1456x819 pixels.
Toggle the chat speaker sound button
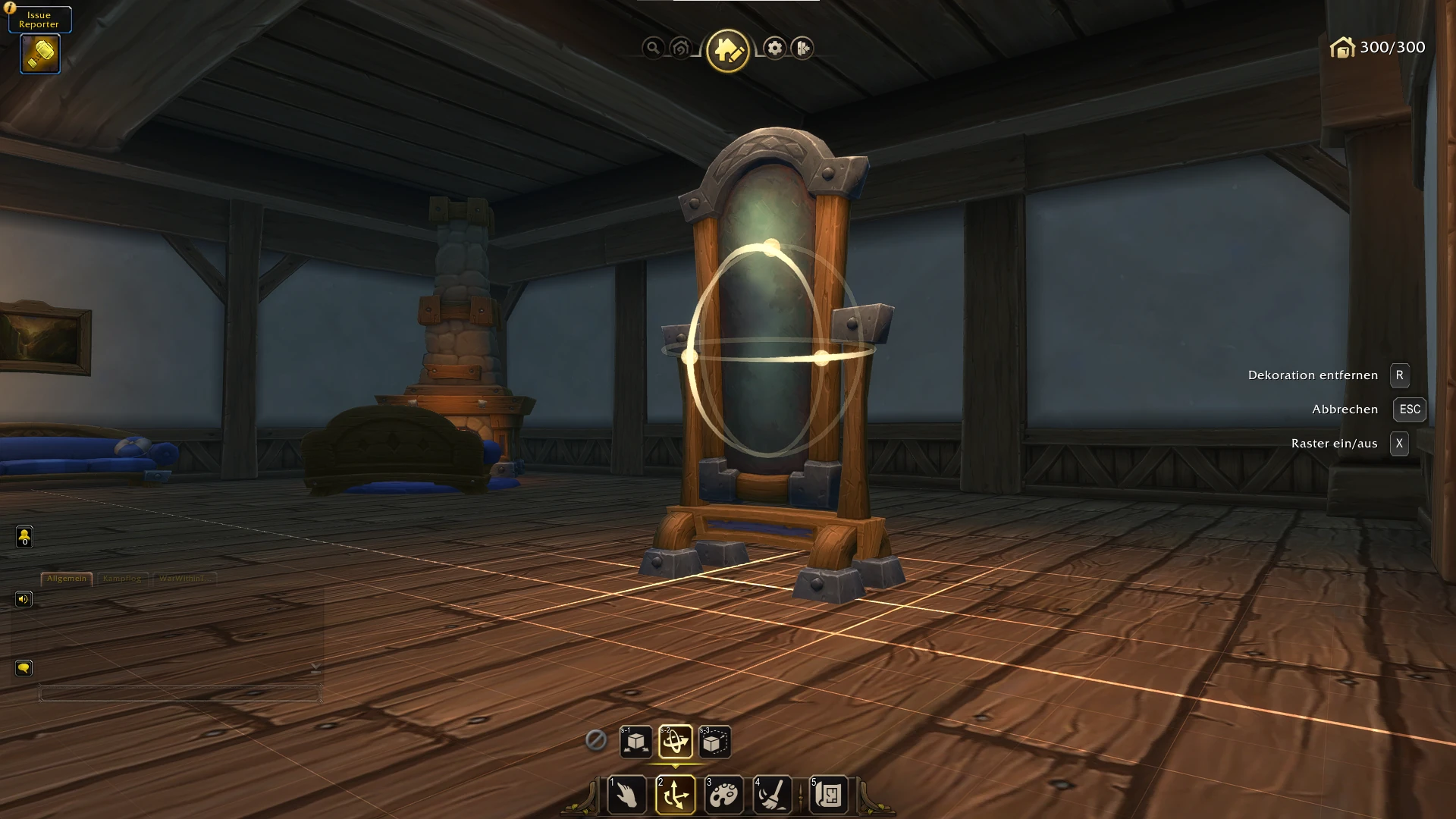[x=24, y=600]
